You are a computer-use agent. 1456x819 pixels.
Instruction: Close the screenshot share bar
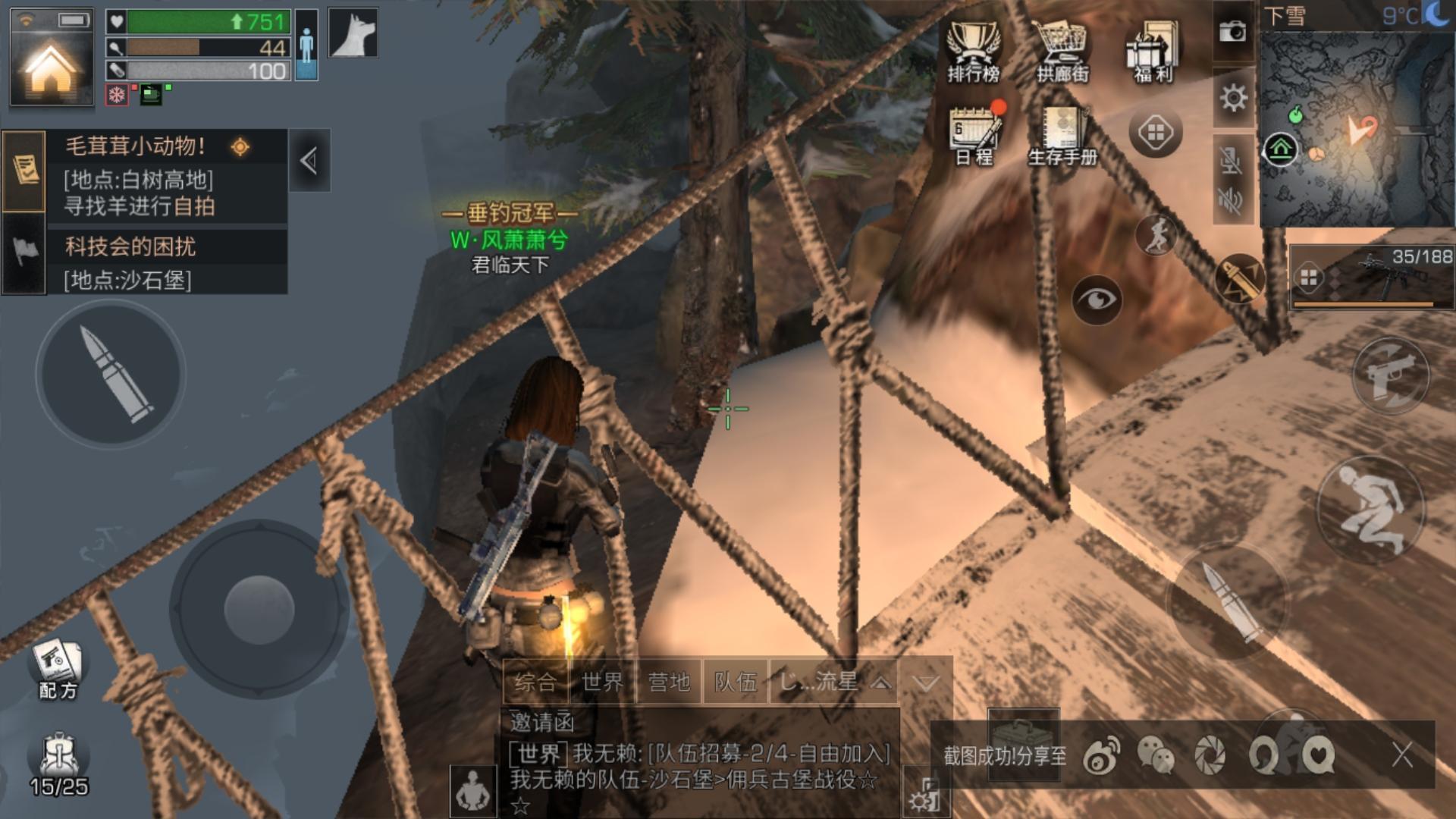(x=1402, y=755)
